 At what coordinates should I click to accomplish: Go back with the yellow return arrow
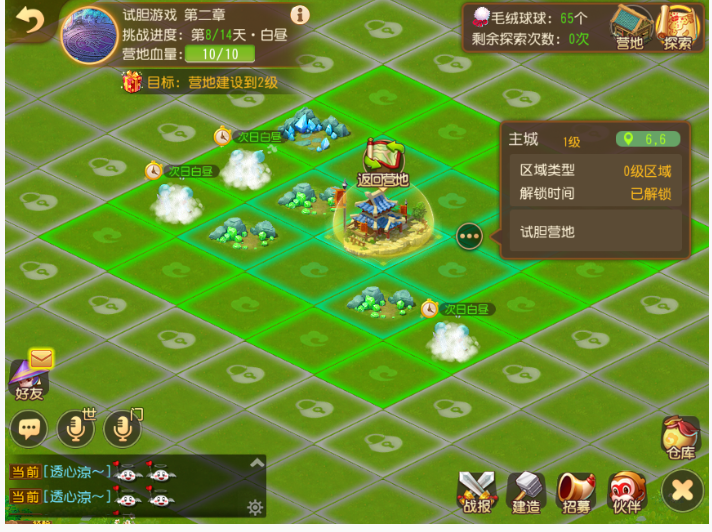(29, 22)
